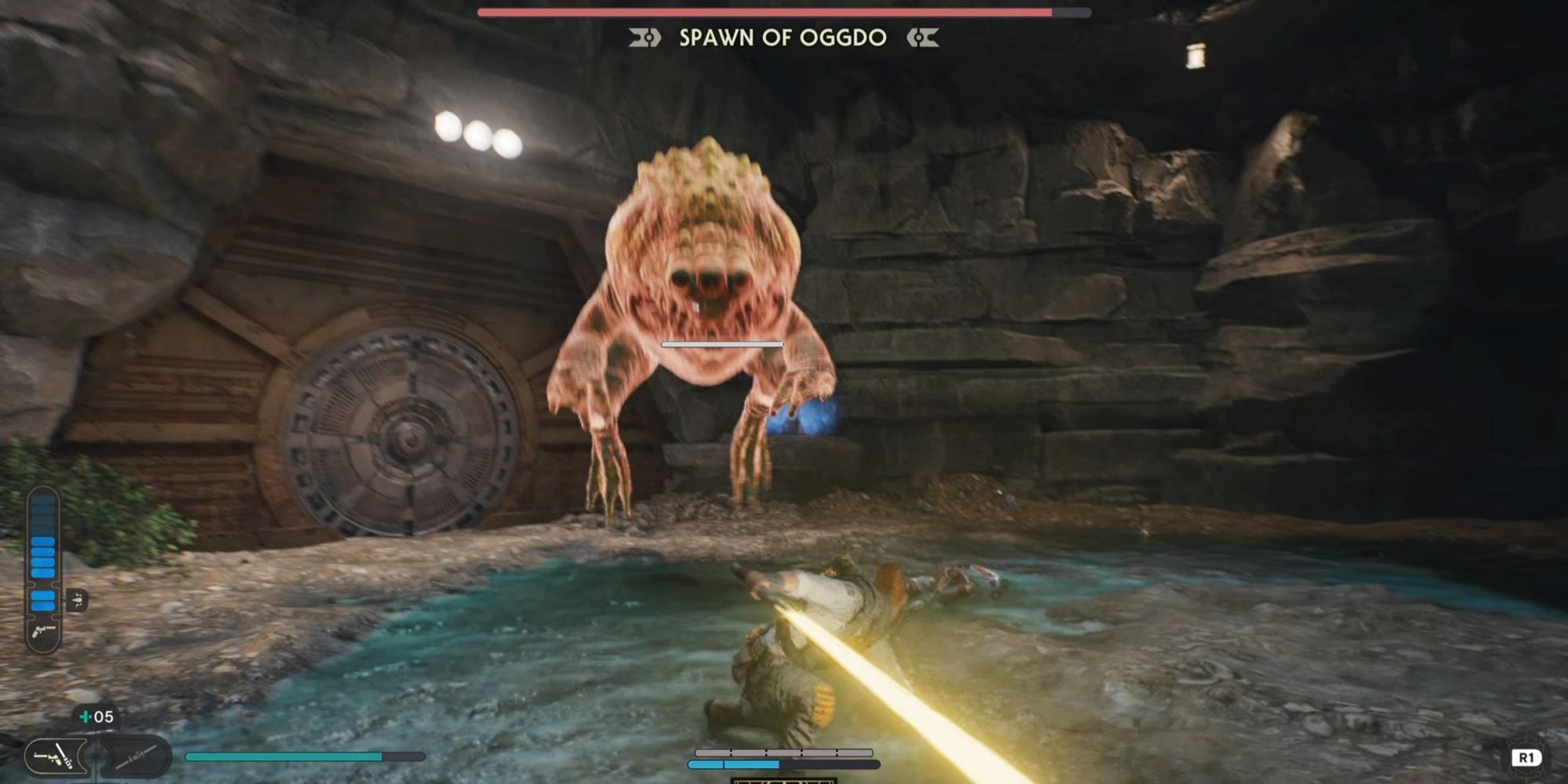Select the blaster stance icon
The image size is (1568, 784).
52,756
